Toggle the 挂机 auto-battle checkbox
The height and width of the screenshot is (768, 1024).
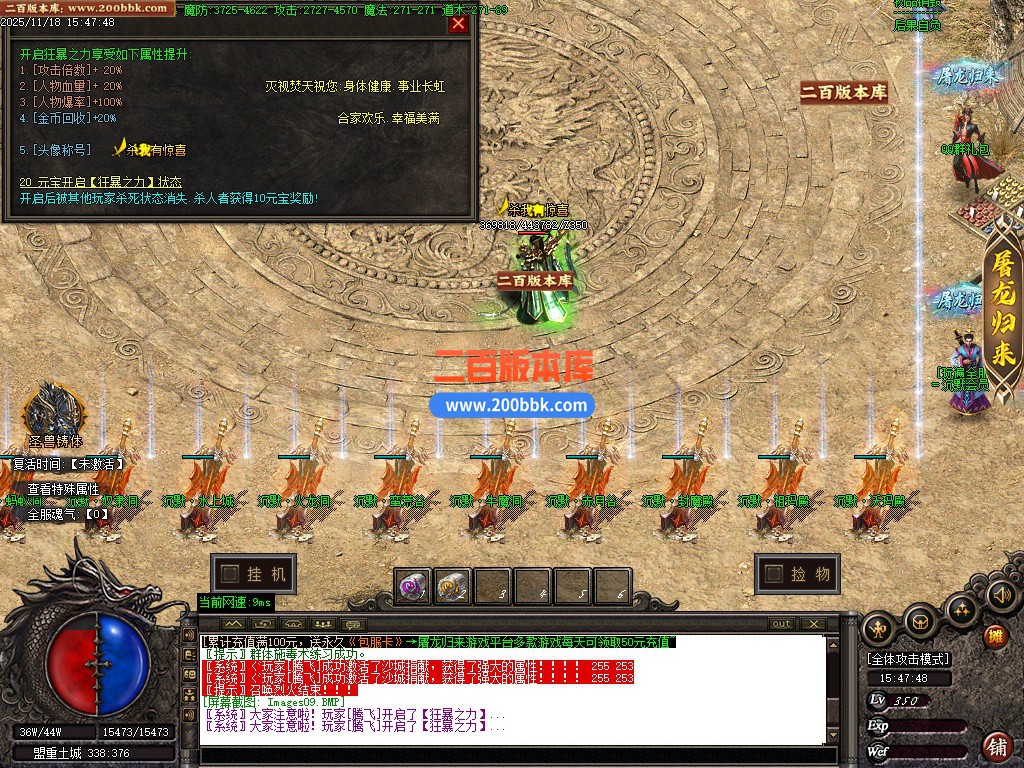tap(230, 574)
